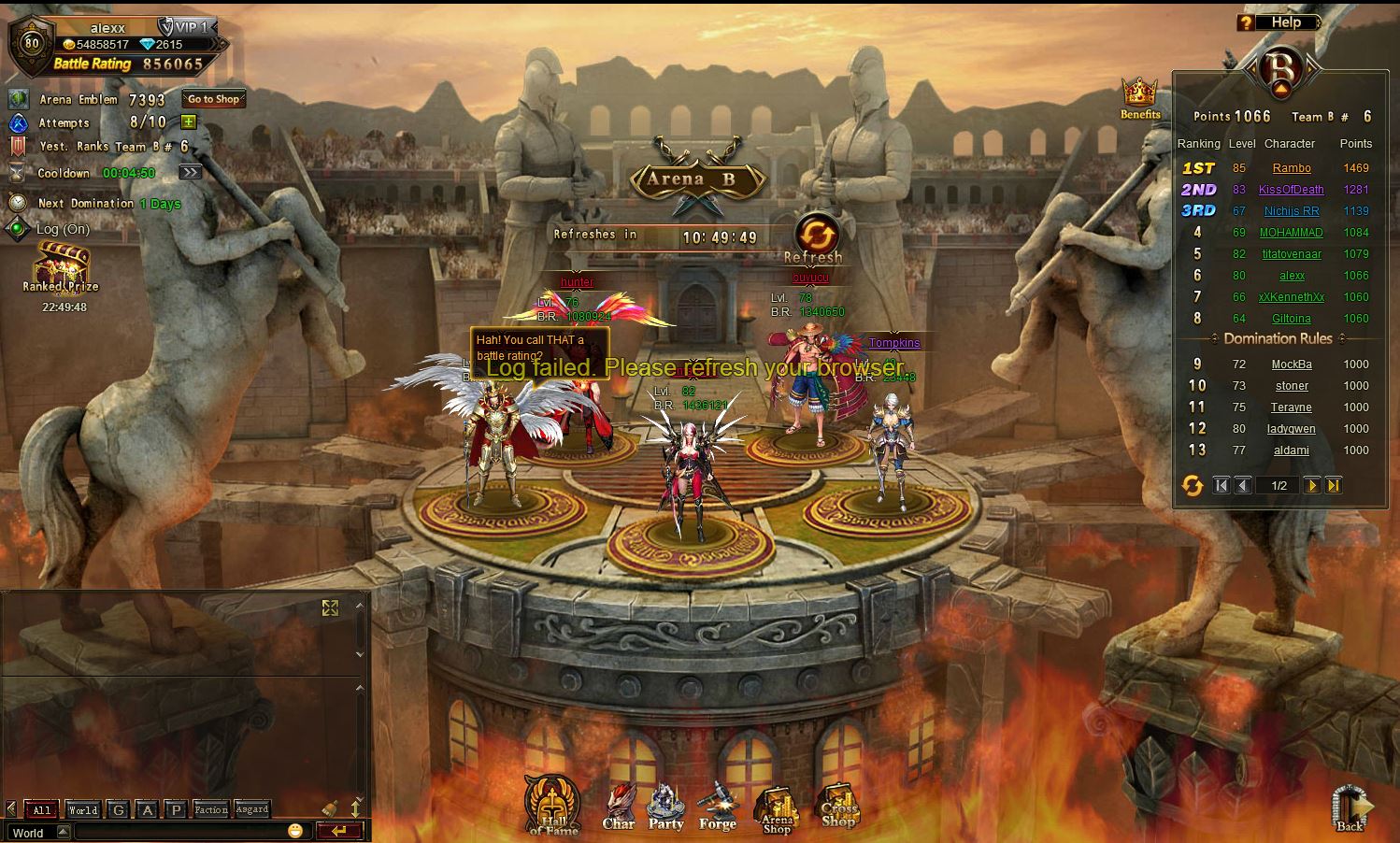Open the Char menu
The width and height of the screenshot is (1400, 843).
(619, 807)
